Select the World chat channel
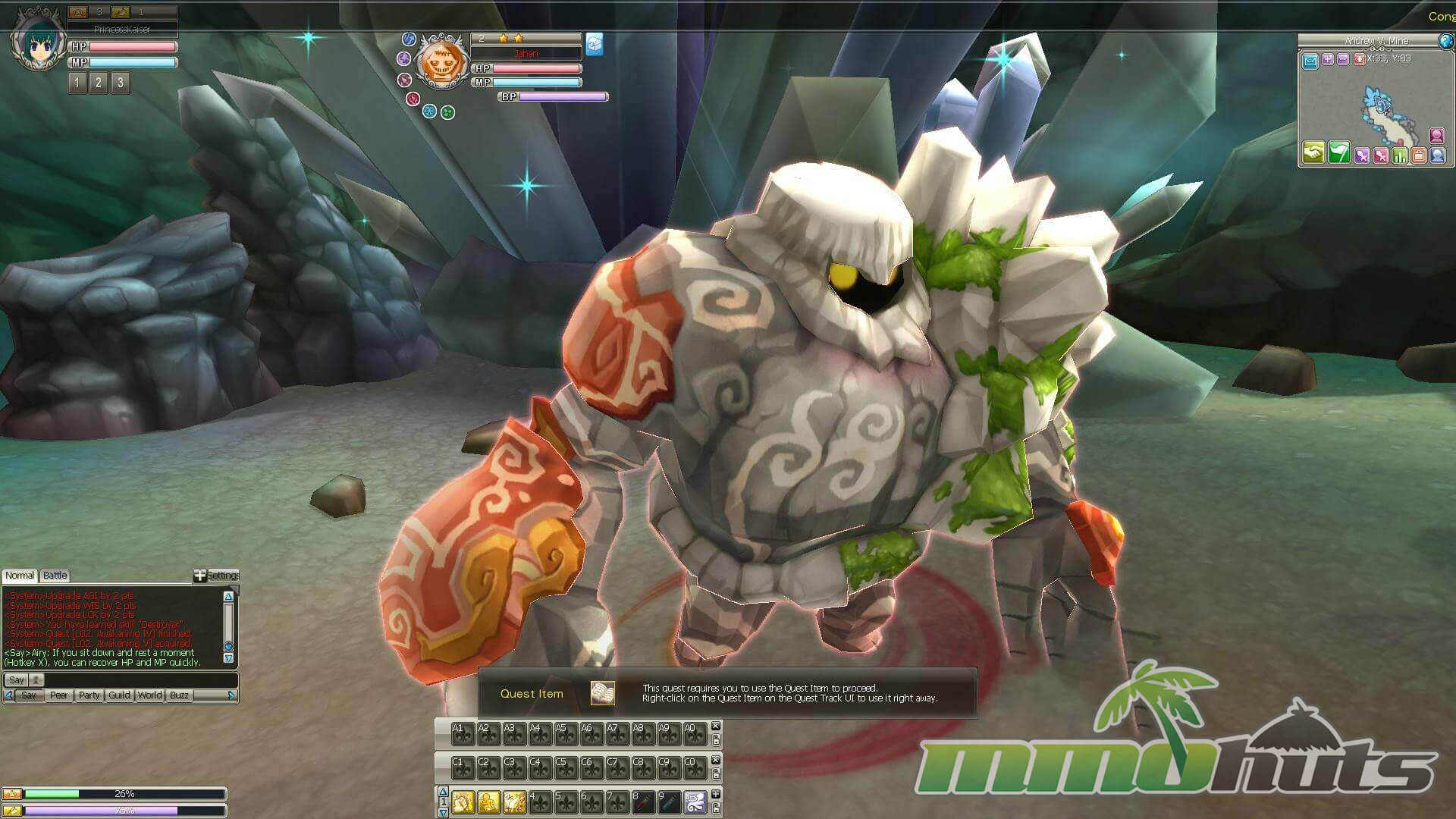Screen dimensions: 1456x819 pyautogui.click(x=149, y=695)
